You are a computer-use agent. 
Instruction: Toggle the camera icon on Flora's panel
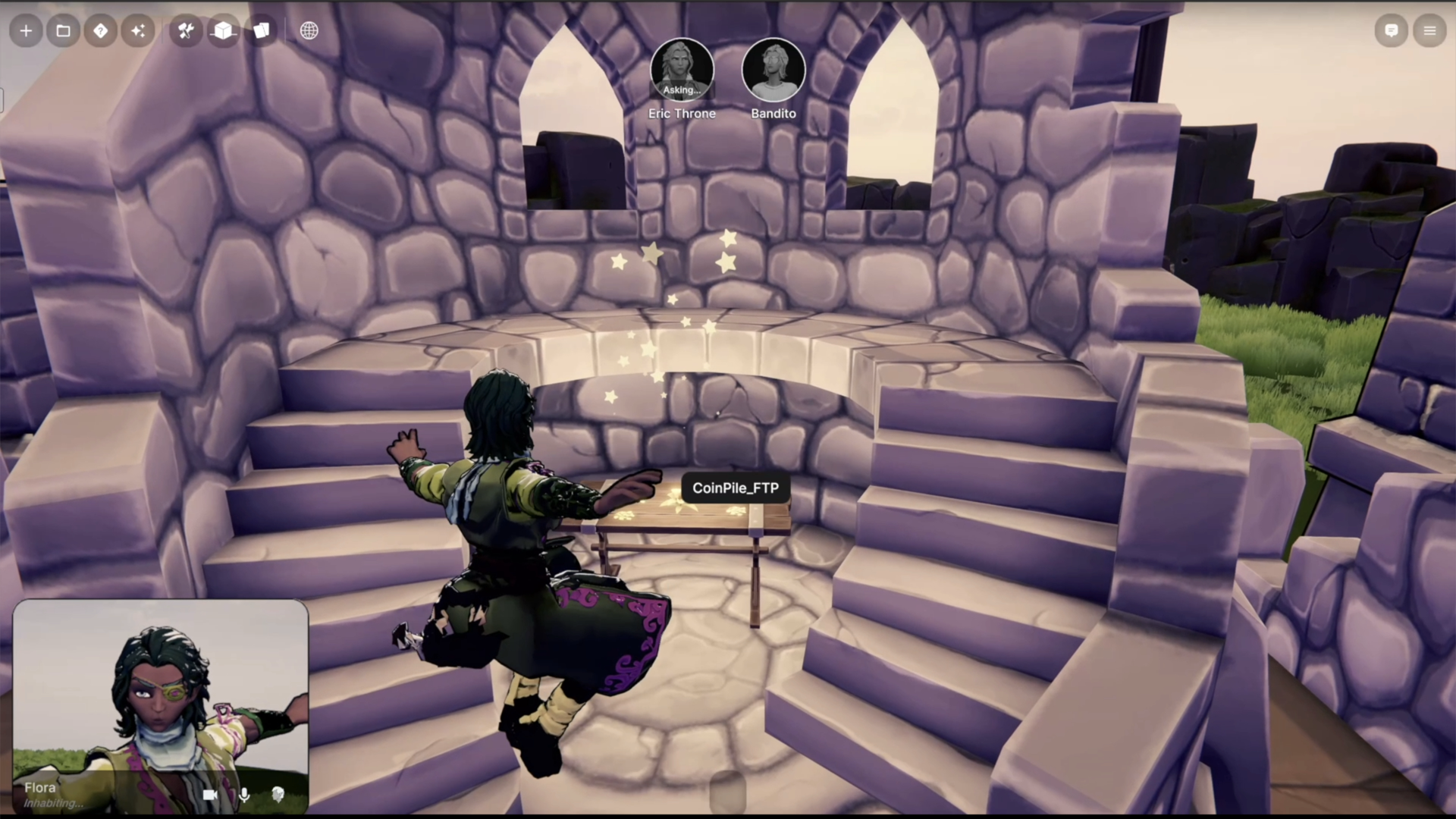pos(210,795)
